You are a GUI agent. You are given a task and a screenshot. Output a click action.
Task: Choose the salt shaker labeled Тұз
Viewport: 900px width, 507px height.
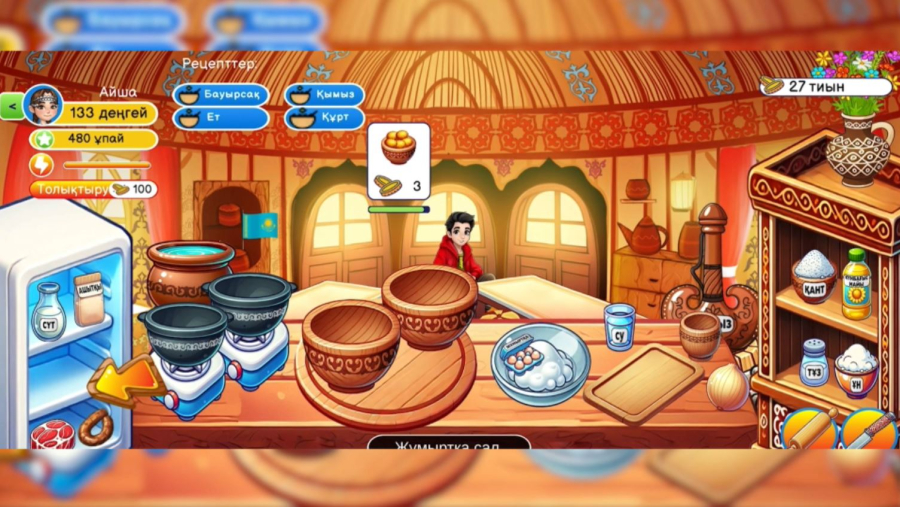coord(814,362)
